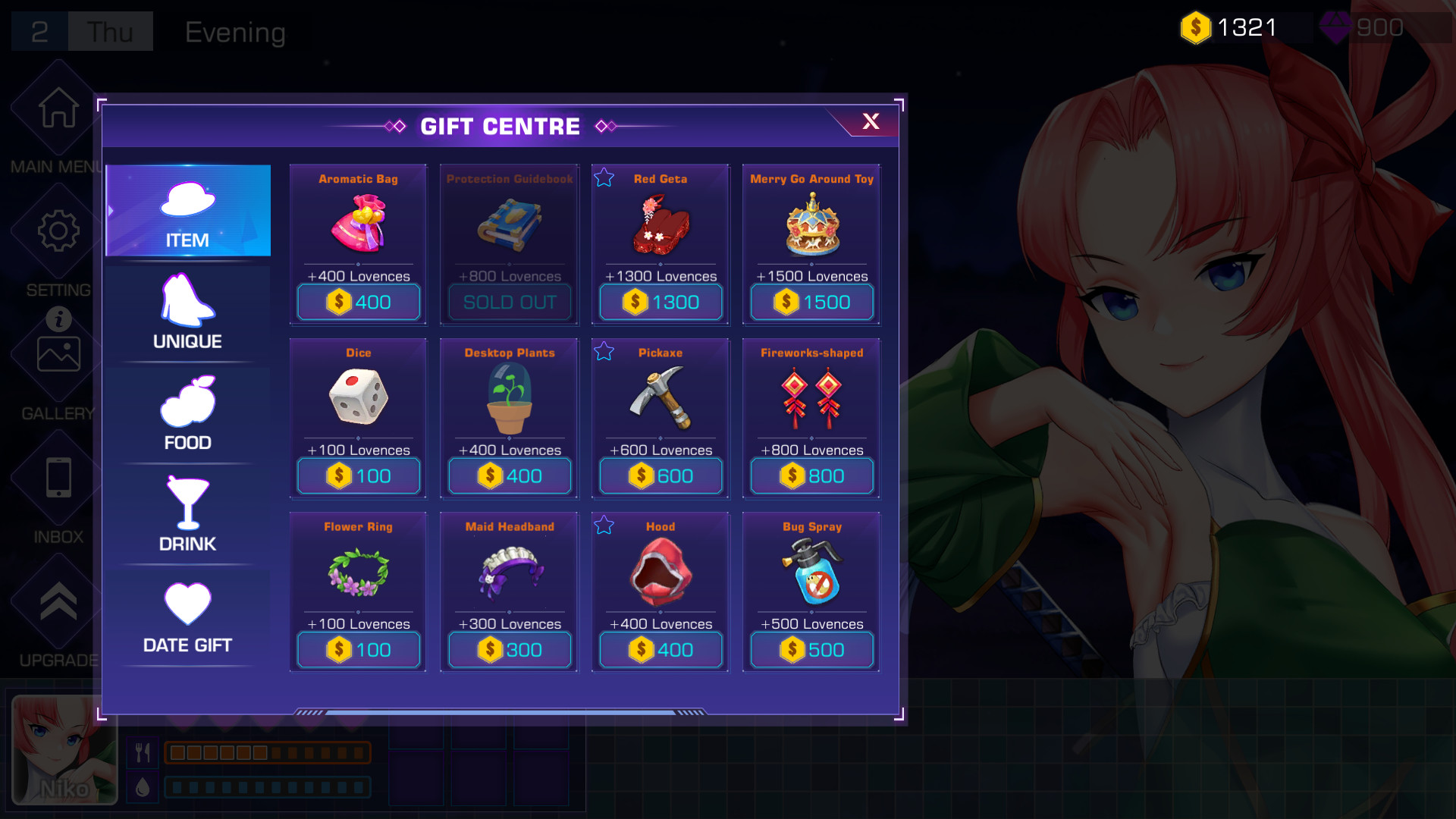Toggle the star on the Hood card

coord(604,524)
